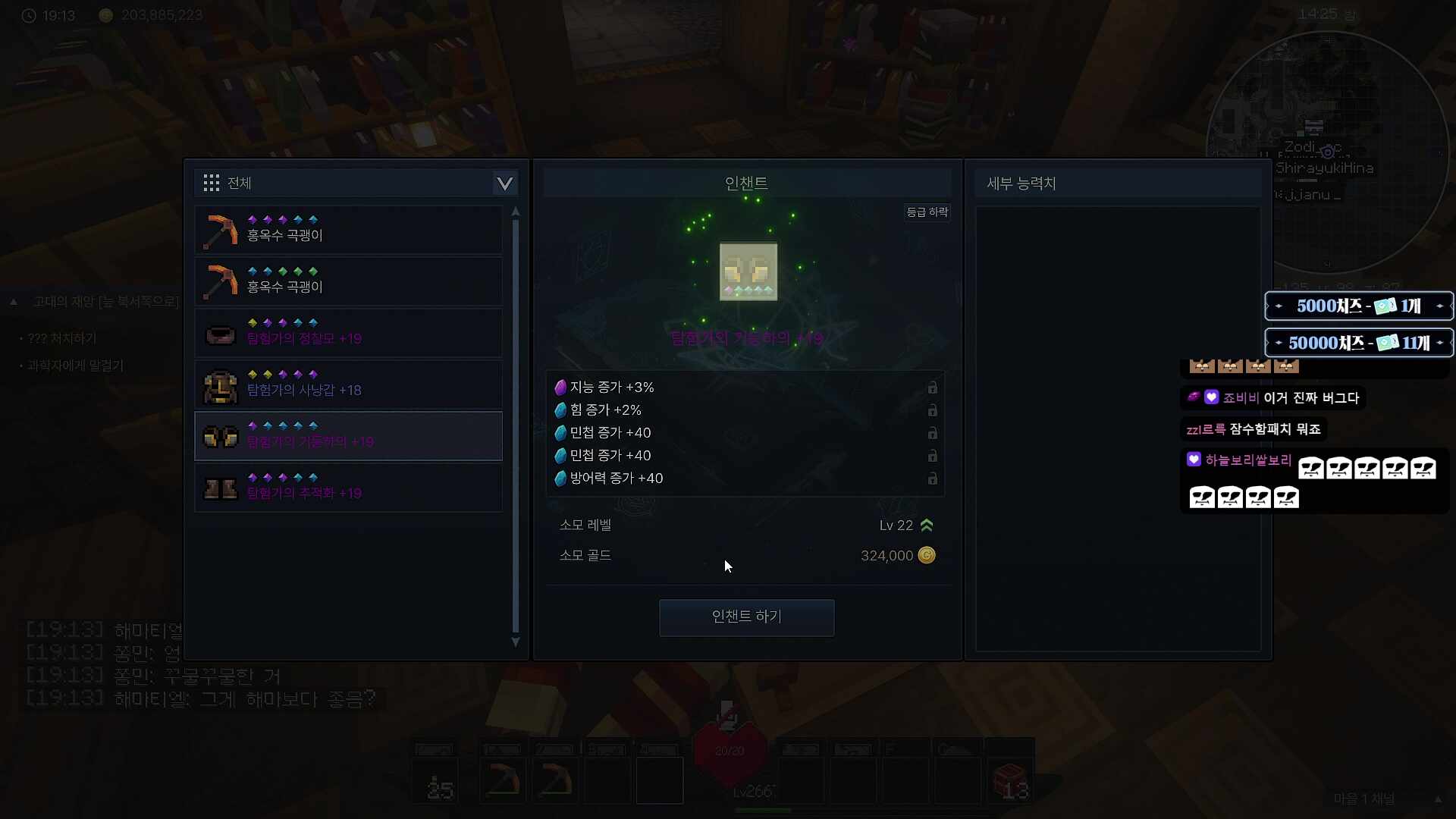Click the scroll-up arrow above the item scrollbar
The height and width of the screenshot is (819, 1456).
[515, 212]
